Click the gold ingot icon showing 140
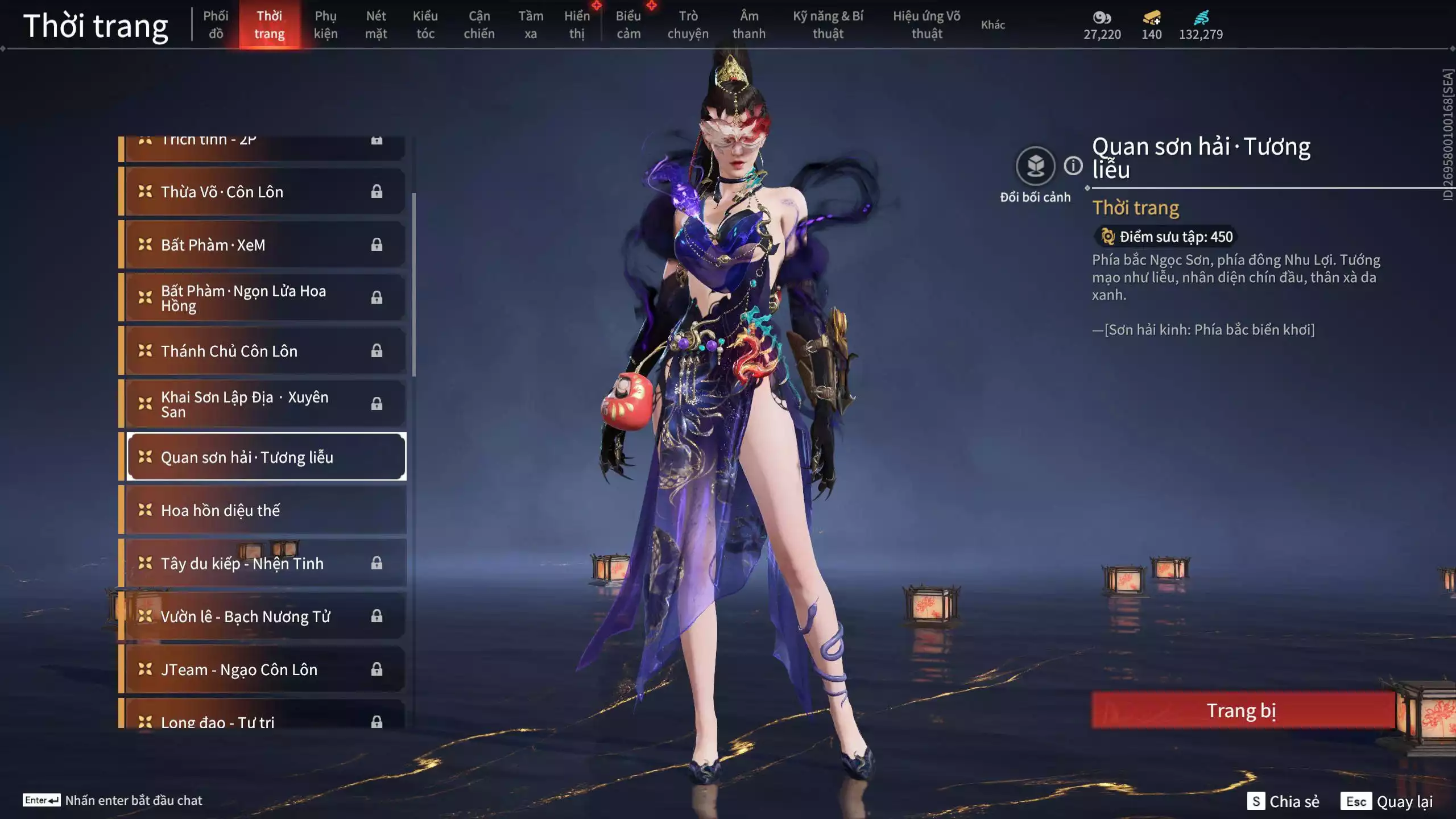 click(1149, 18)
